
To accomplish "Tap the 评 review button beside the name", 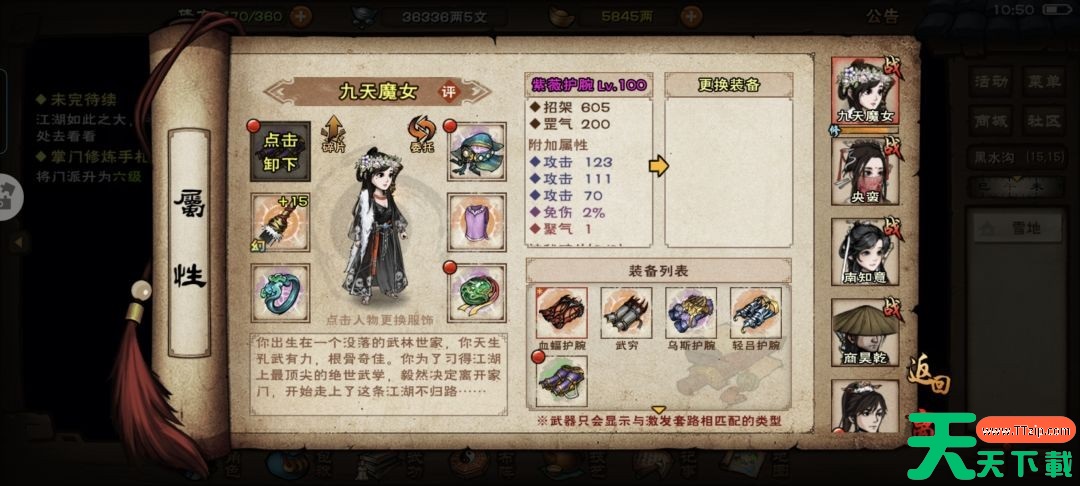I will 450,91.
